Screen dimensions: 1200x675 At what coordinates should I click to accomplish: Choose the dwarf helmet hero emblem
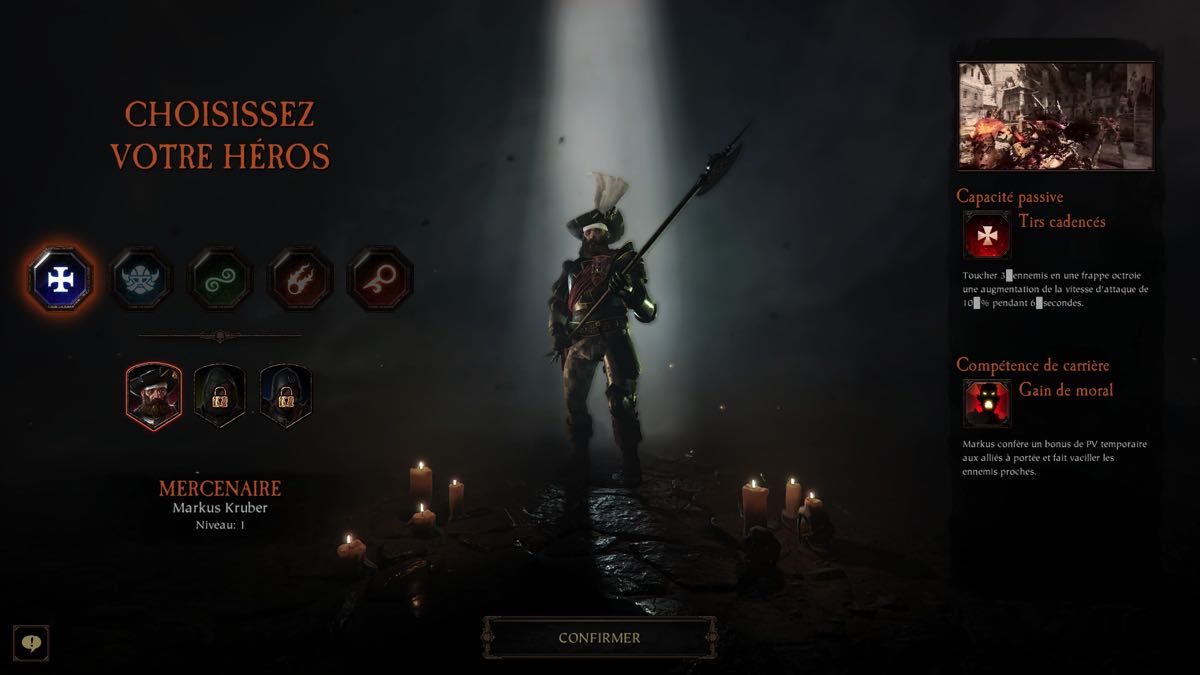point(140,278)
